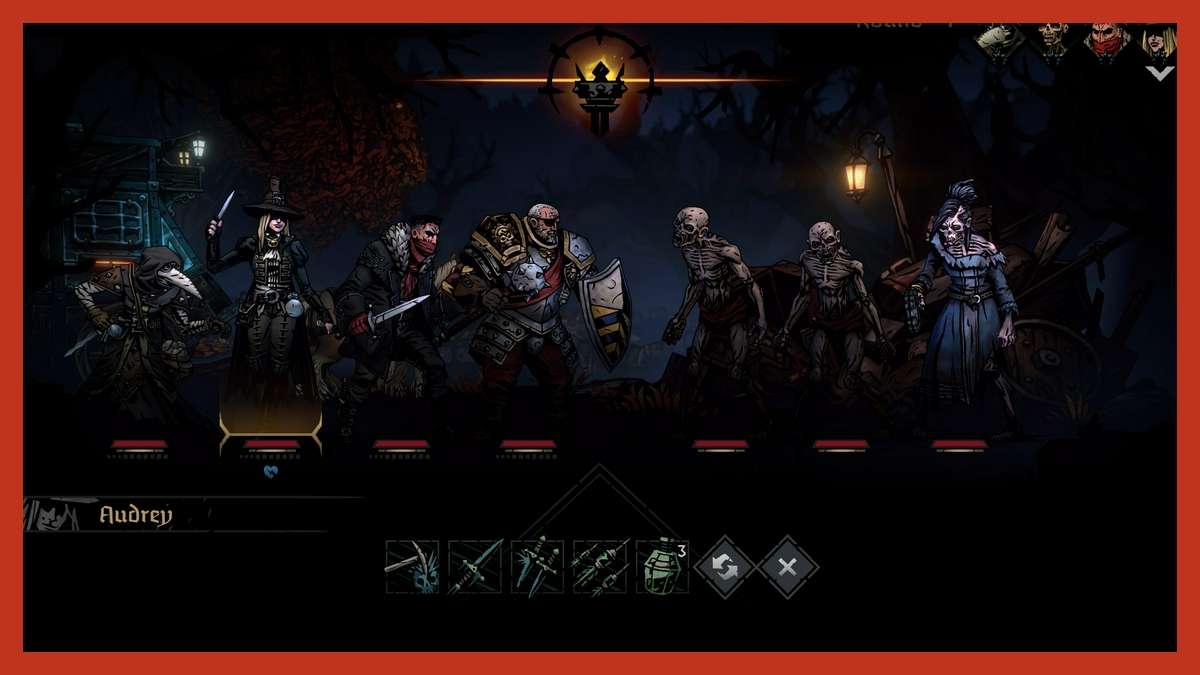
Task: Choose the single thrown dagger skill
Action: tap(475, 567)
